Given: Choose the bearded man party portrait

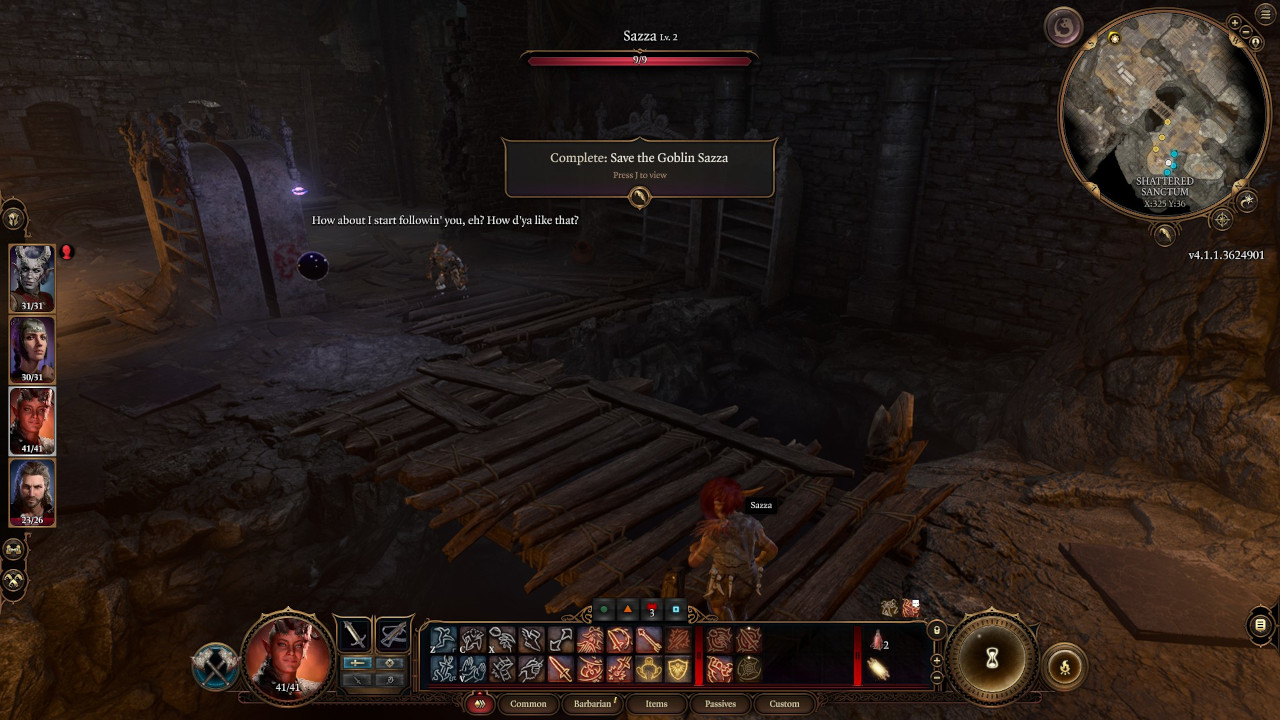Looking at the screenshot, I should 32,491.
